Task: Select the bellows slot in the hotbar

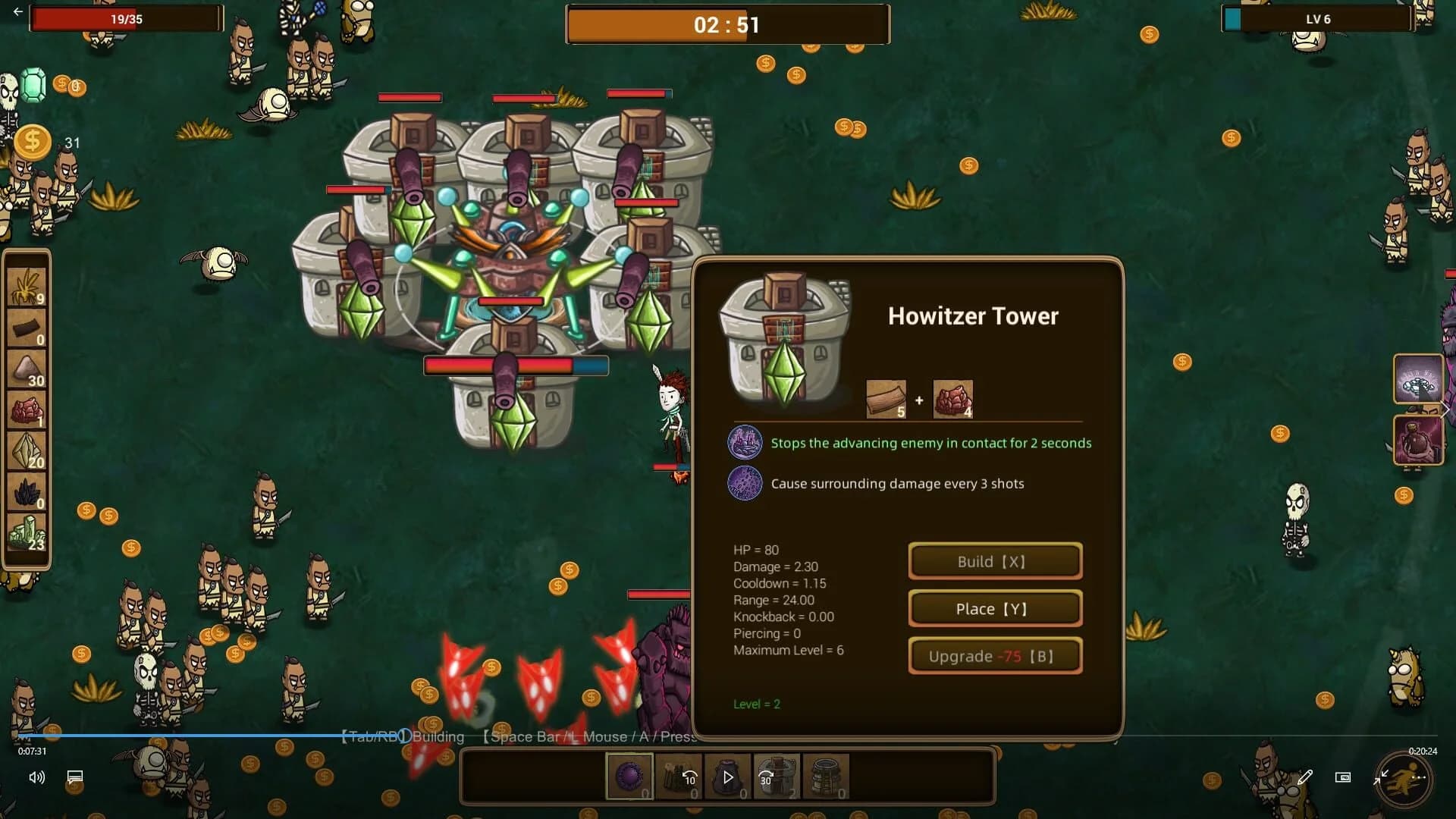Action: click(726, 775)
